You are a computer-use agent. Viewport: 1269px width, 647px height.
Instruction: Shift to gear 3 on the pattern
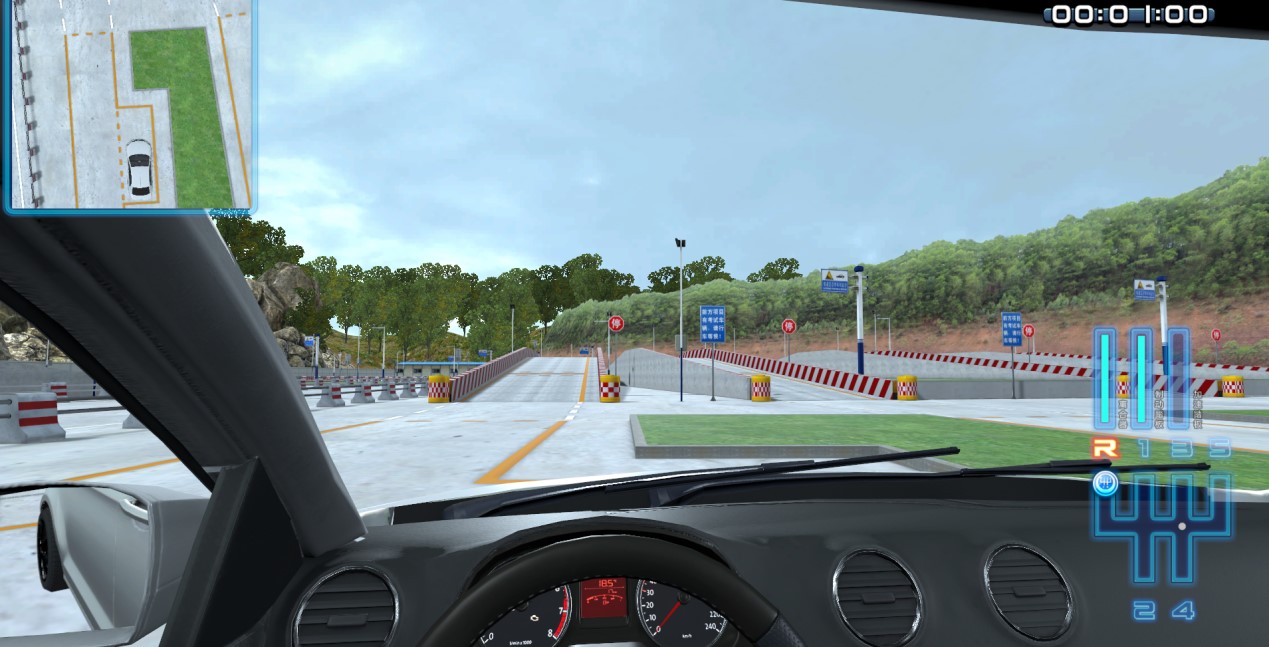click(1181, 450)
